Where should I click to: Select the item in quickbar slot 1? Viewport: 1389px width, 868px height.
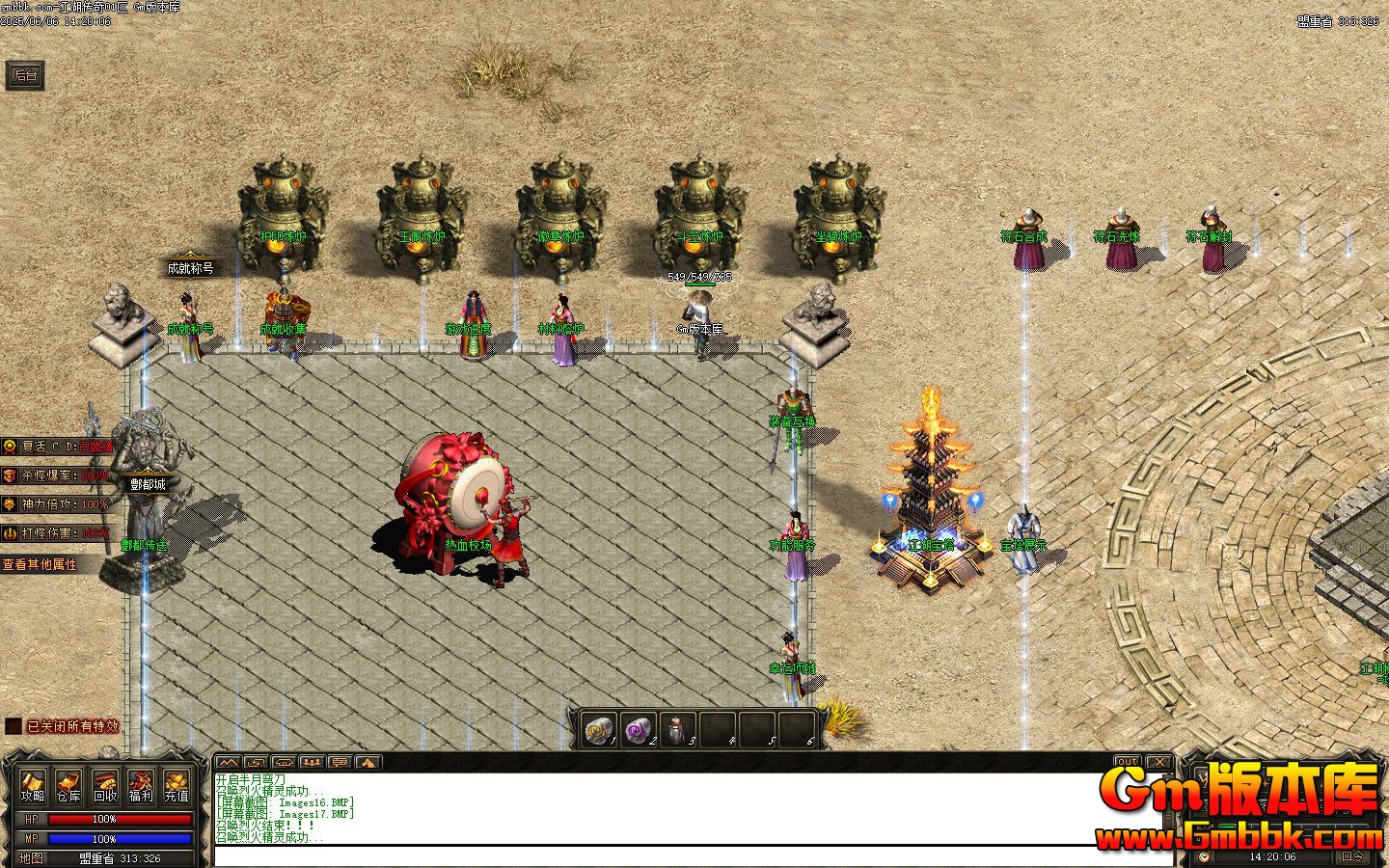(600, 730)
